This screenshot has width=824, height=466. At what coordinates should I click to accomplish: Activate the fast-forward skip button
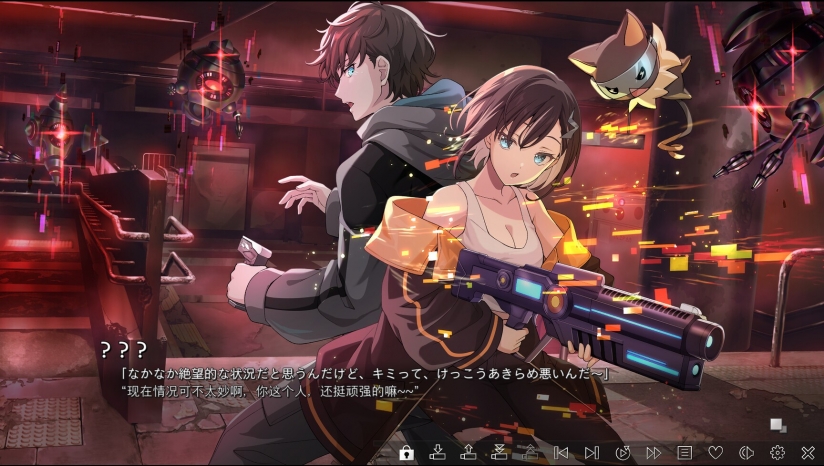point(653,453)
